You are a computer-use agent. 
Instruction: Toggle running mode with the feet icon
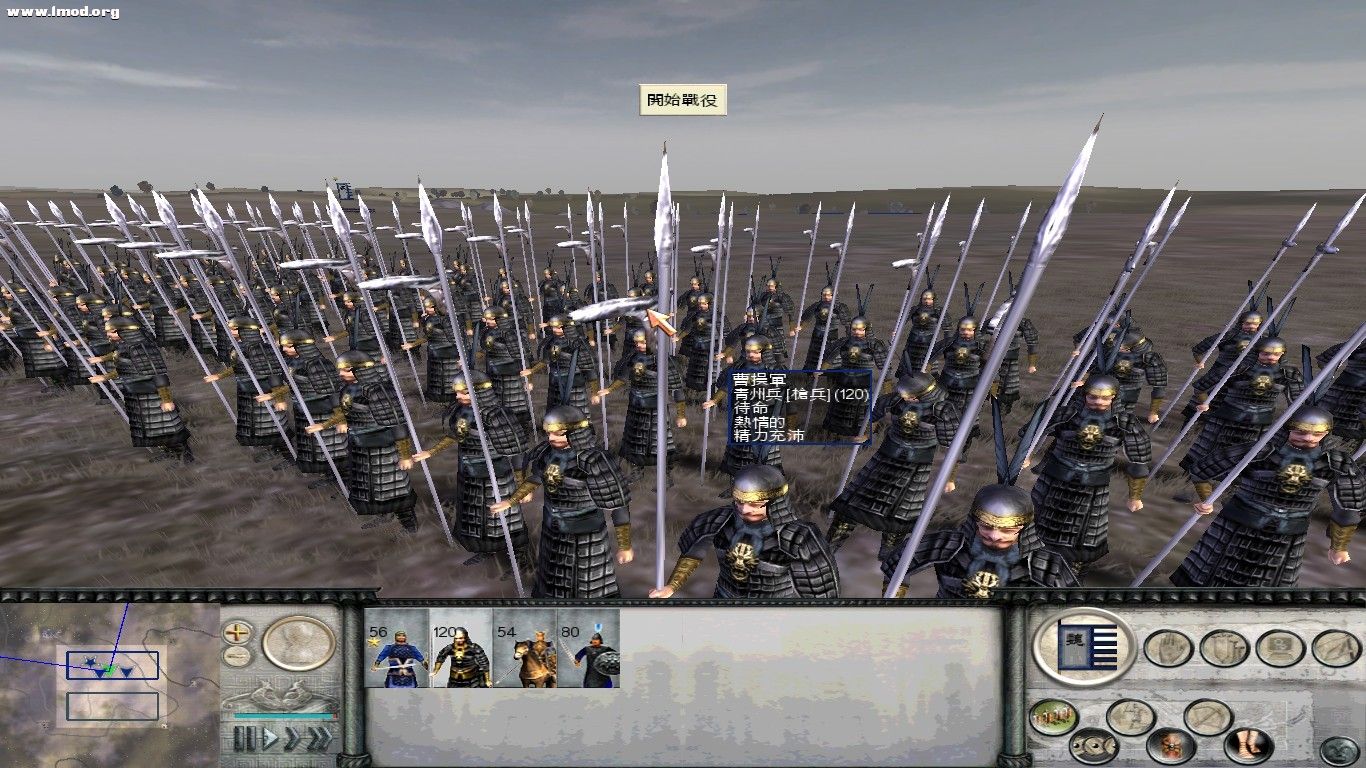[x=1248, y=744]
